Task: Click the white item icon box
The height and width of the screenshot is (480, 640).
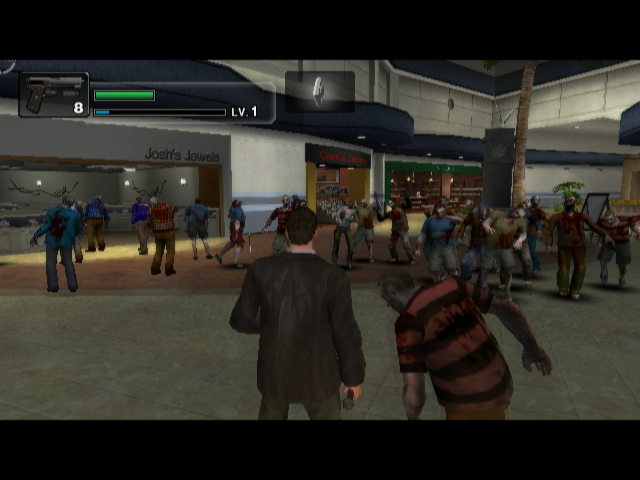Action: (x=320, y=91)
